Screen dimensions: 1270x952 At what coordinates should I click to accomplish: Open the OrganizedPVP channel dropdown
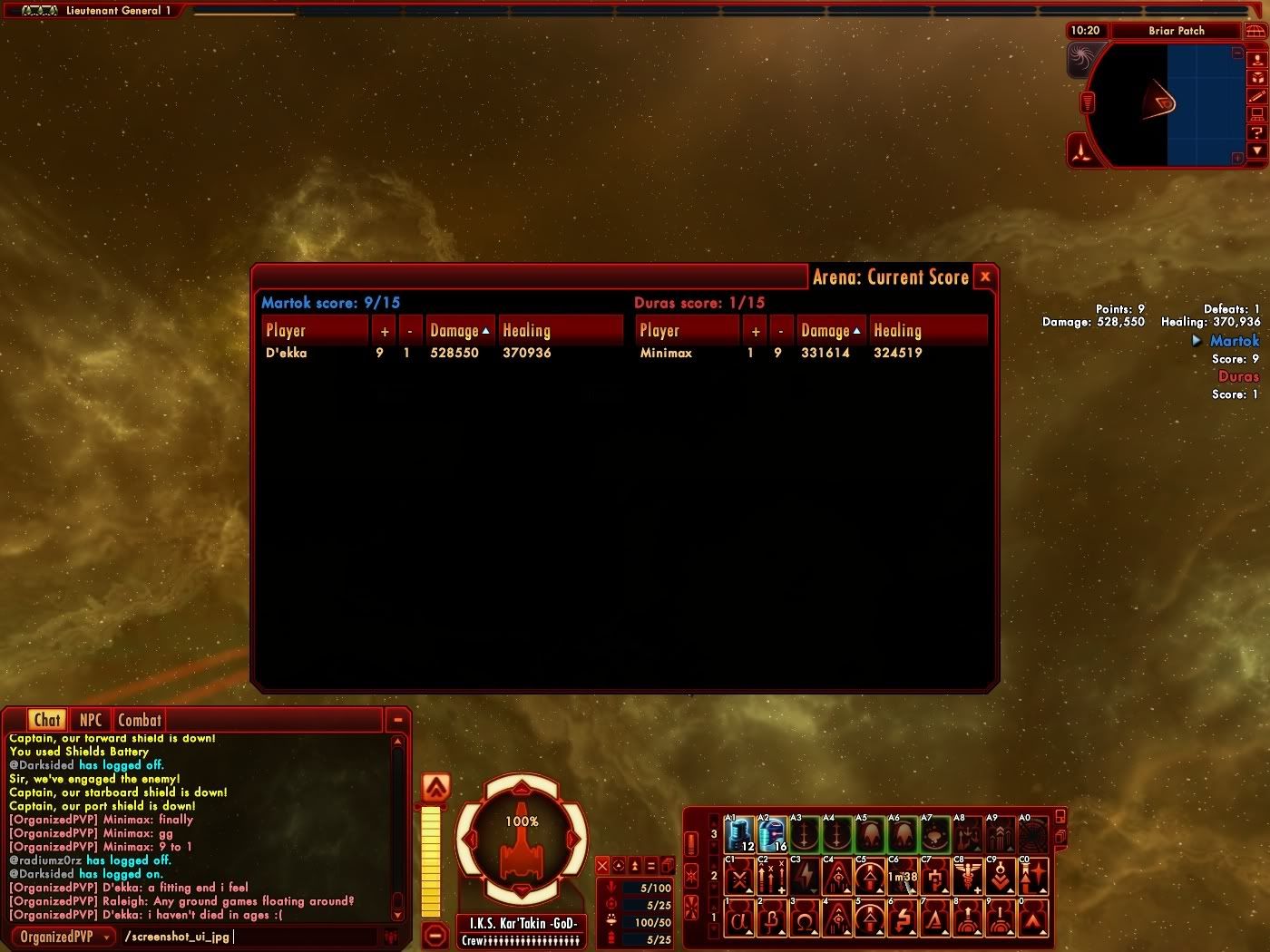click(63, 937)
